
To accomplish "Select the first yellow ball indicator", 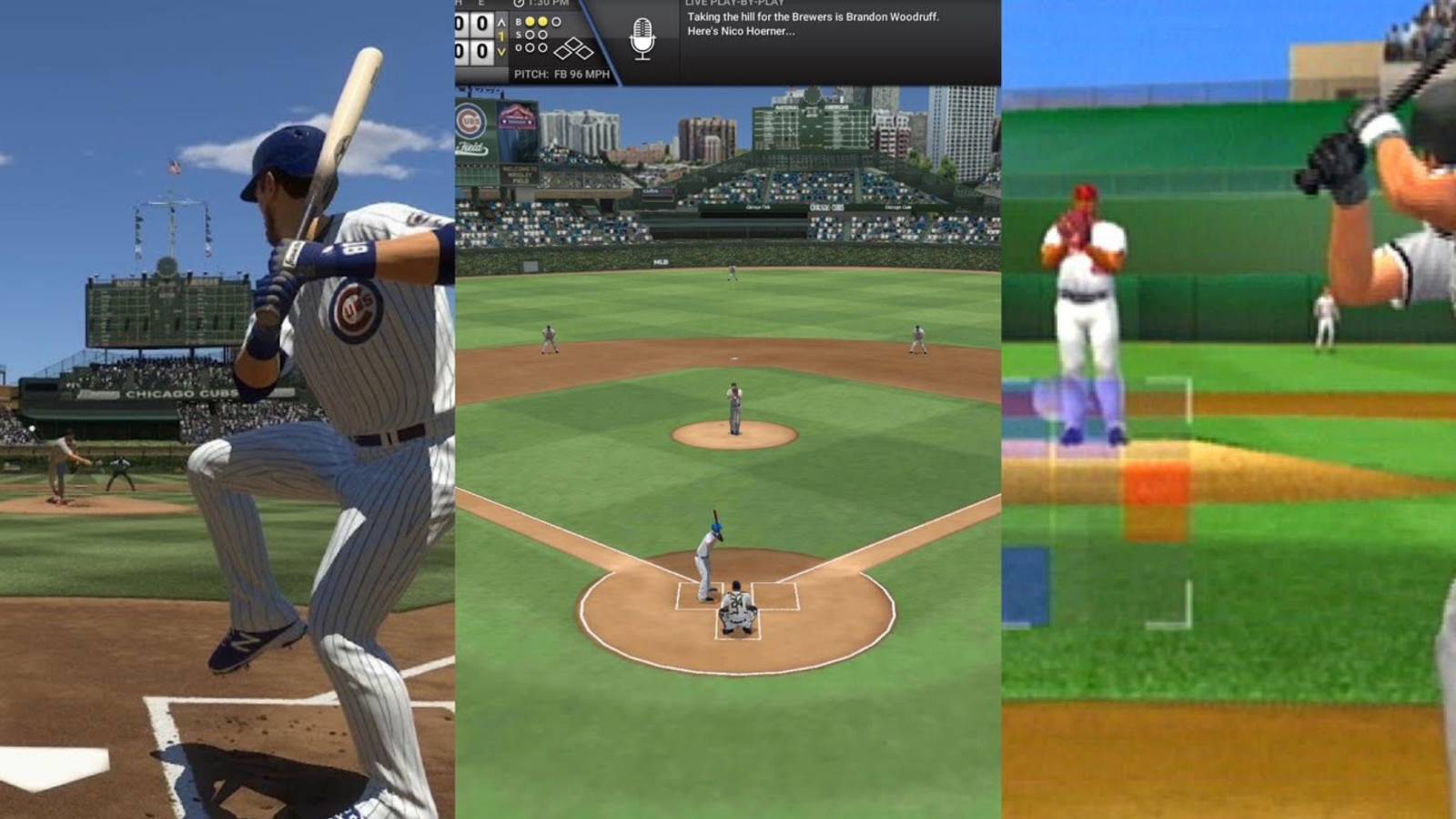I will [x=530, y=22].
